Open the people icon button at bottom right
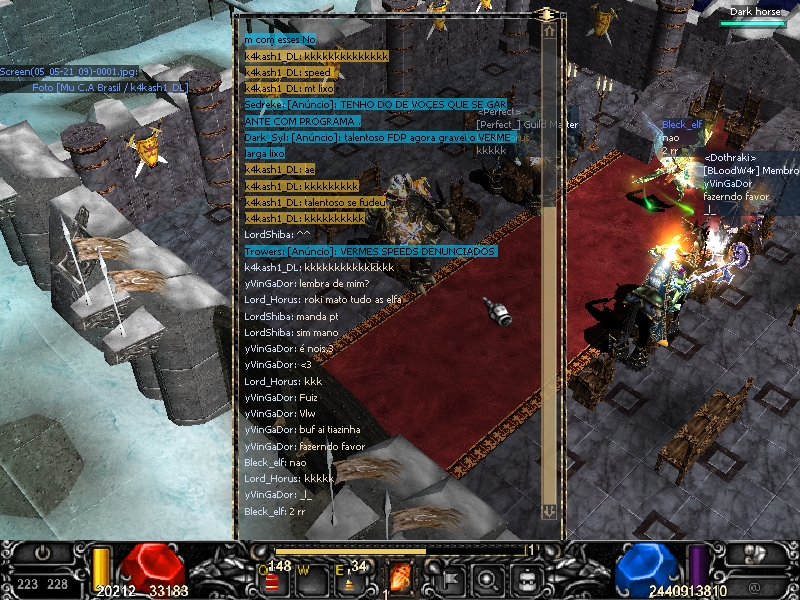This screenshot has height=600, width=800. click(755, 553)
